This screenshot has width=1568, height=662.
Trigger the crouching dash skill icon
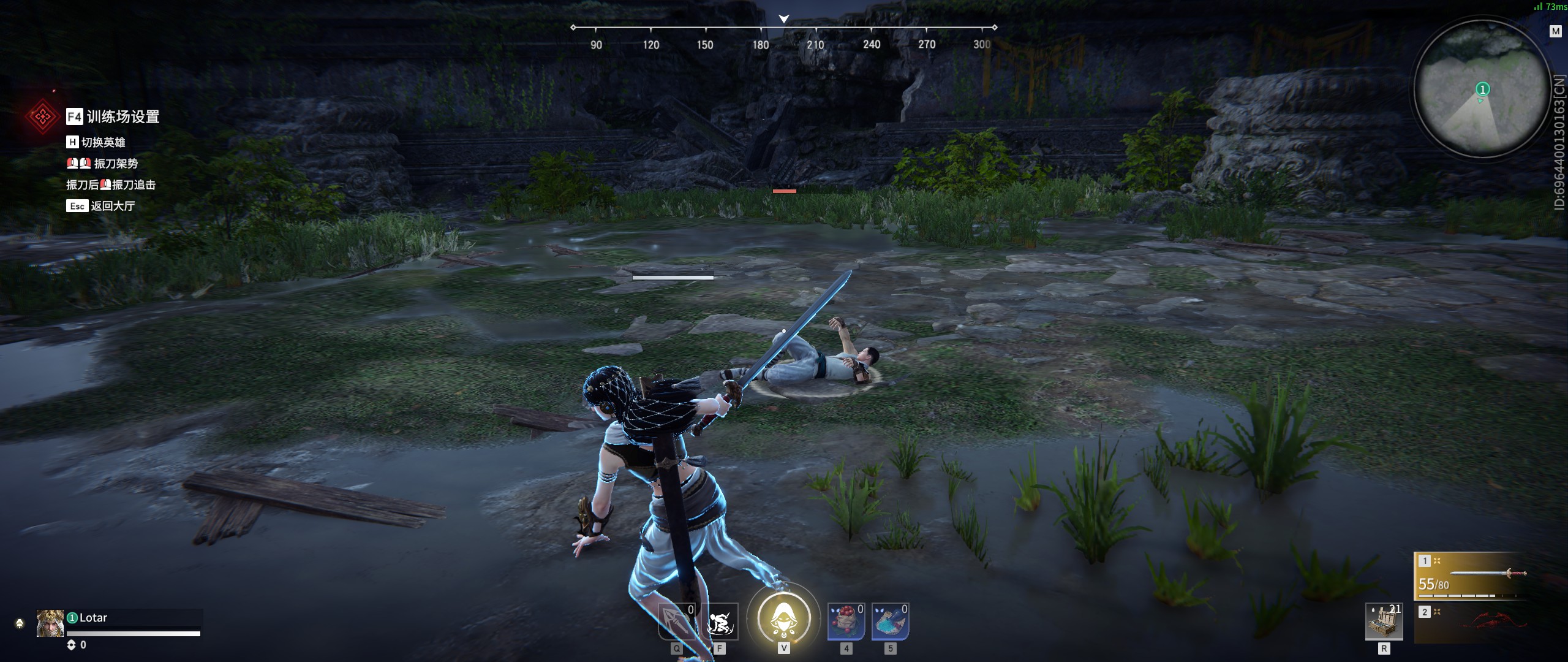tap(720, 622)
